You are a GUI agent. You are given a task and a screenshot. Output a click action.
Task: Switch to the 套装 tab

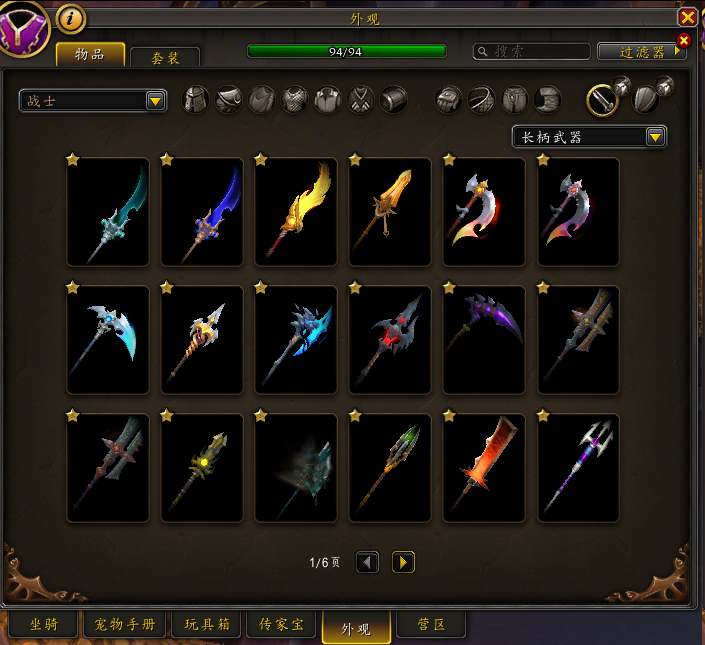pyautogui.click(x=165, y=58)
